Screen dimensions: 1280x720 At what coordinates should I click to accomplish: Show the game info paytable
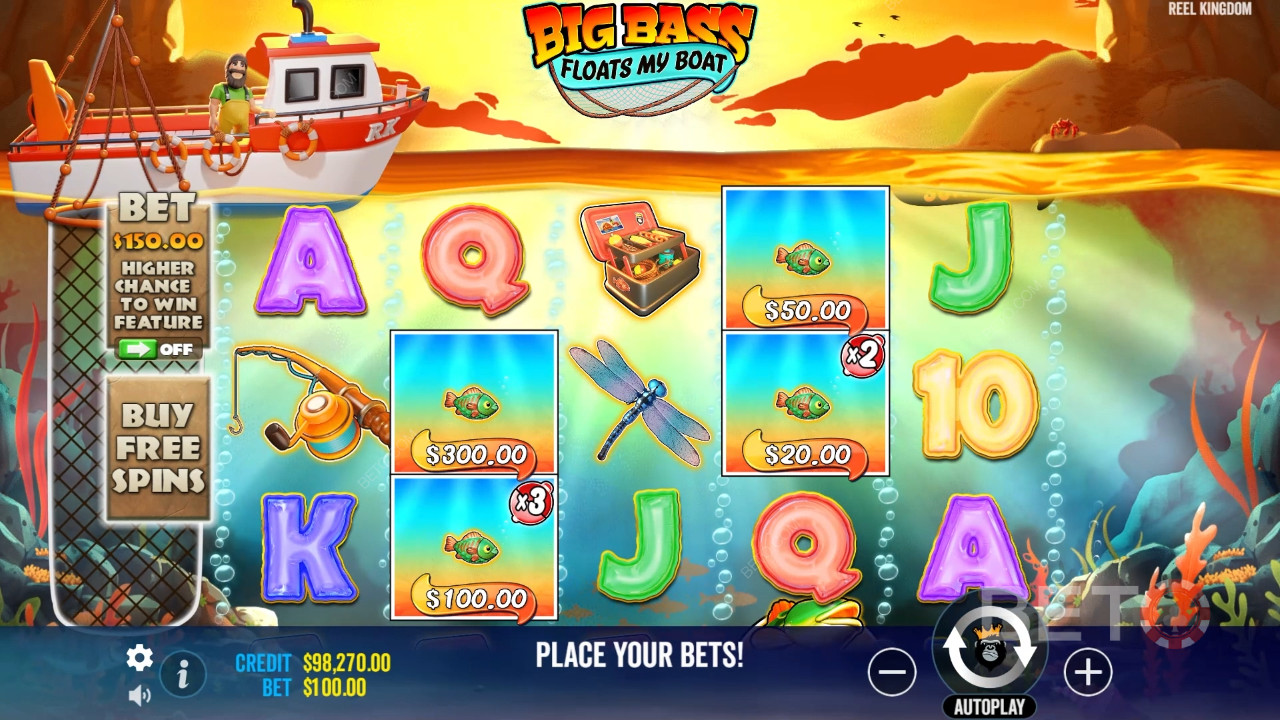(183, 675)
